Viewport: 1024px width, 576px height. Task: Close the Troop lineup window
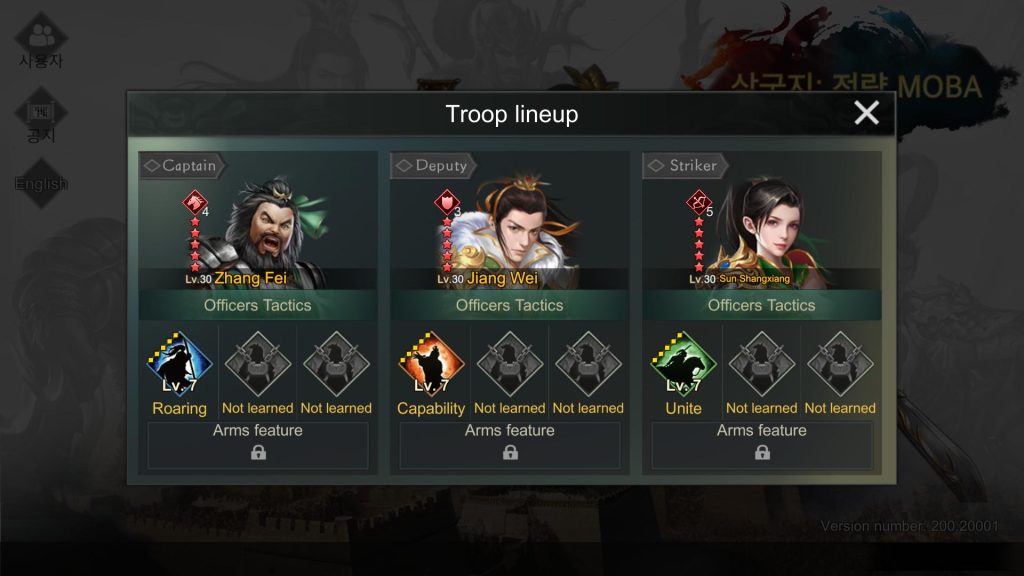pos(866,113)
